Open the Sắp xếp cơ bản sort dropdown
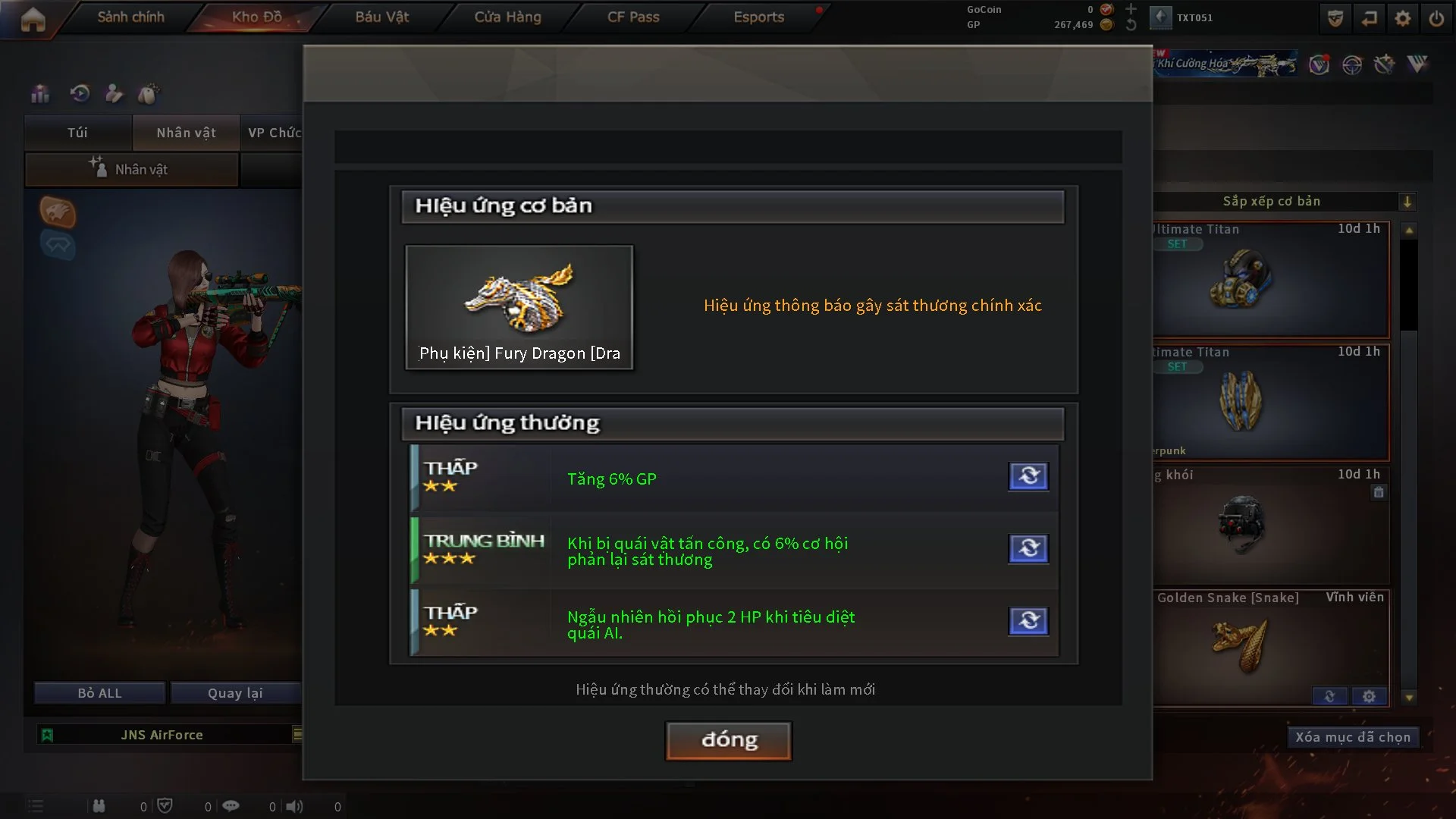Screen dimensions: 1456x819 coord(1407,202)
